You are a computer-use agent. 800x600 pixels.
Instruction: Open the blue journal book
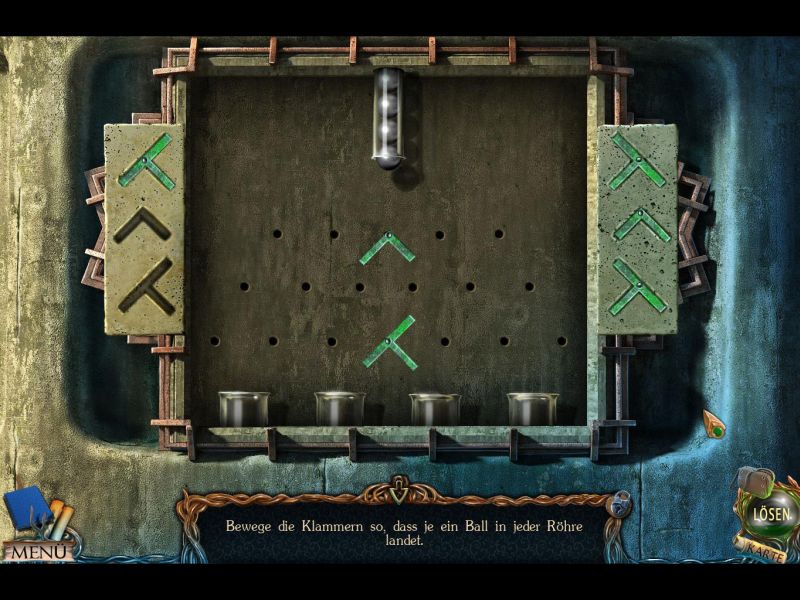(28, 508)
